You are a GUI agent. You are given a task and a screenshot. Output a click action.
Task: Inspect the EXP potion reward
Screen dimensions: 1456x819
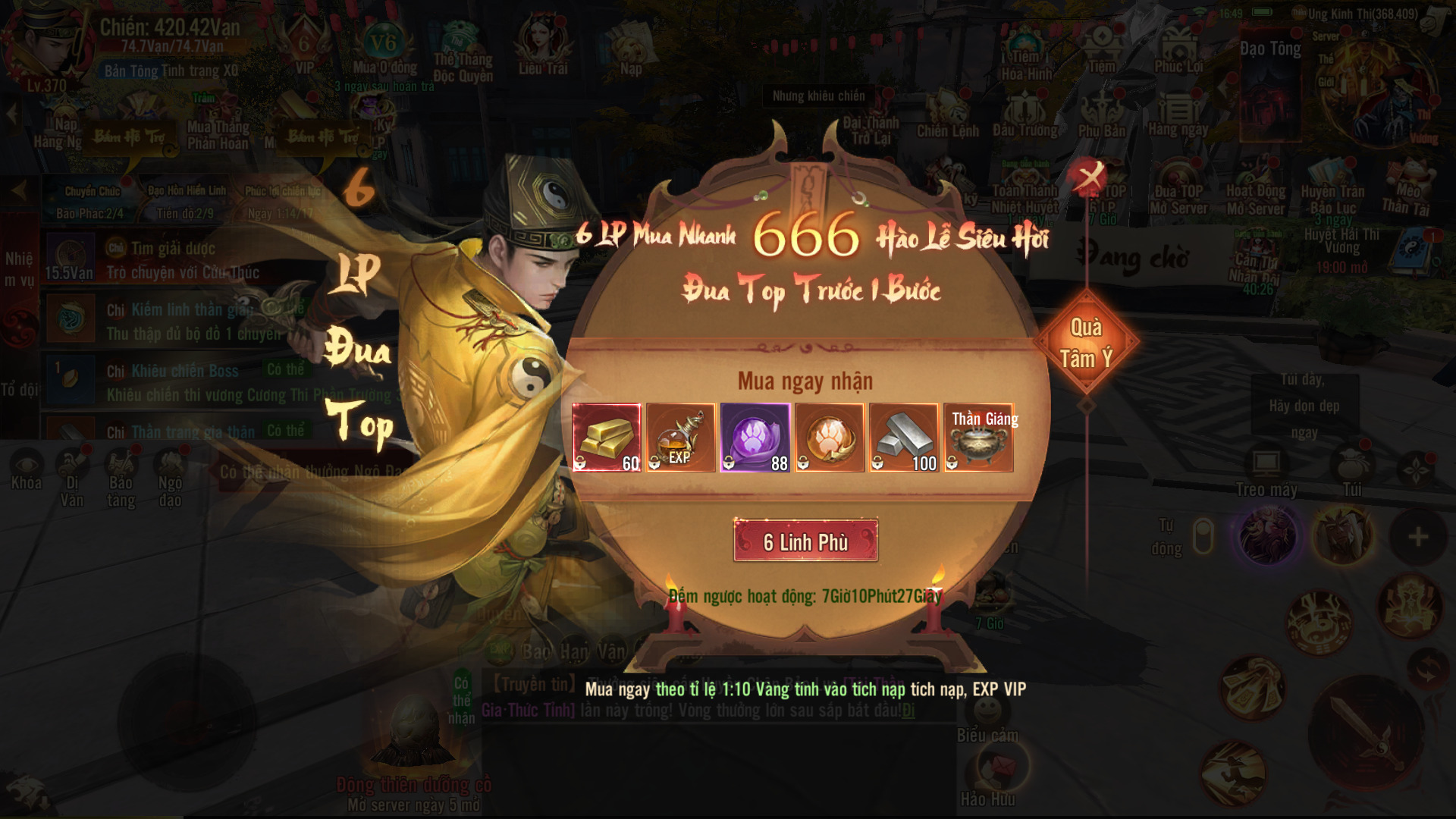[680, 438]
